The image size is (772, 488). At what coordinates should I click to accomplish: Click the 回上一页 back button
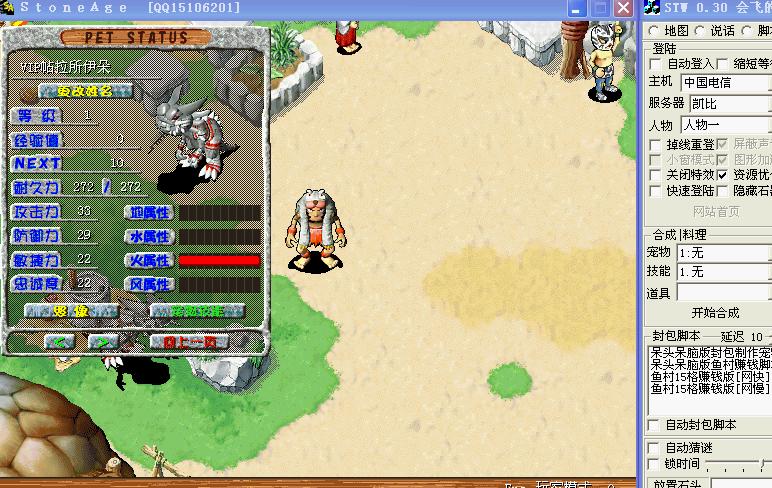[188, 342]
